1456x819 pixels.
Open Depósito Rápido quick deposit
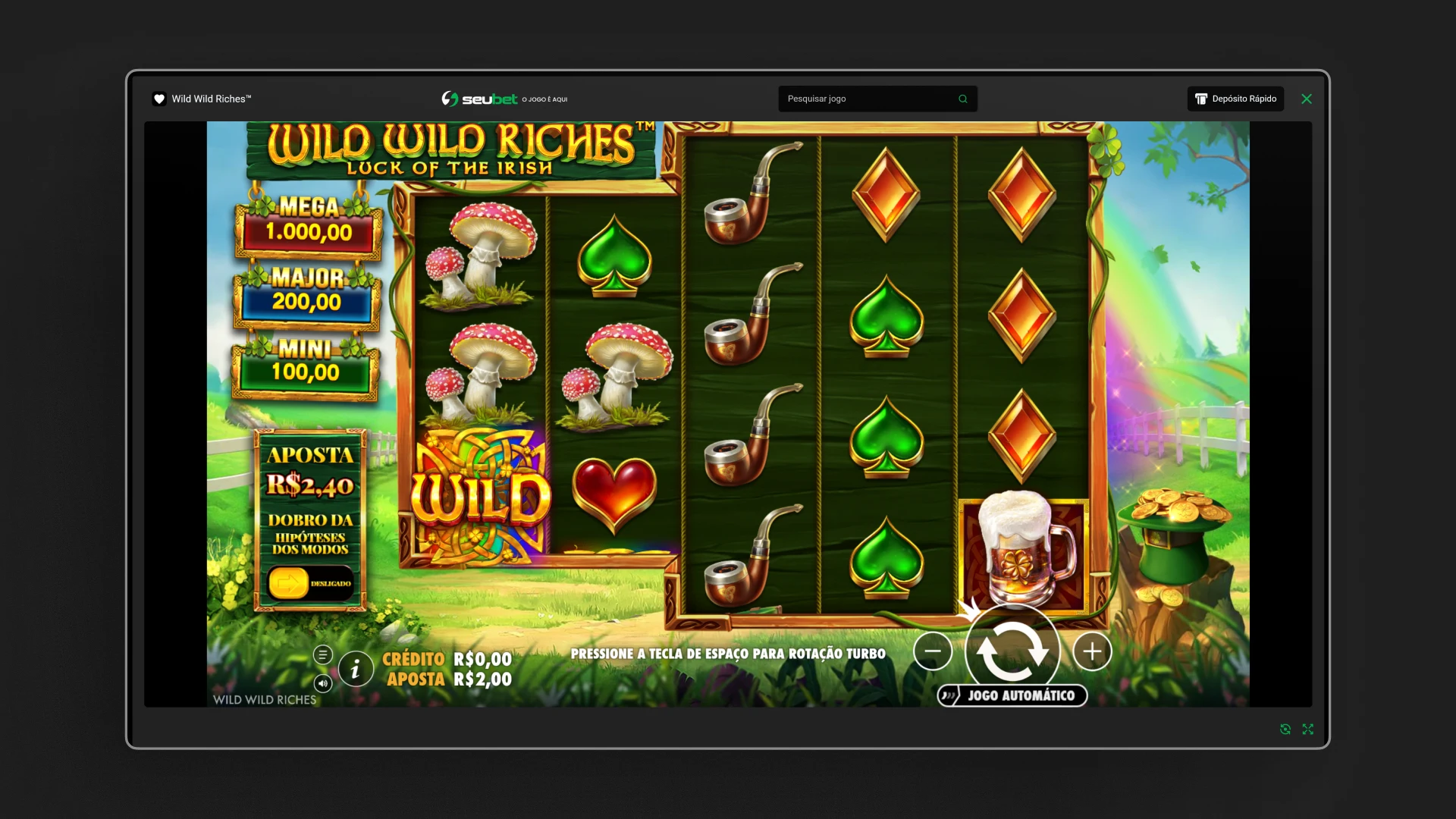coord(1235,99)
